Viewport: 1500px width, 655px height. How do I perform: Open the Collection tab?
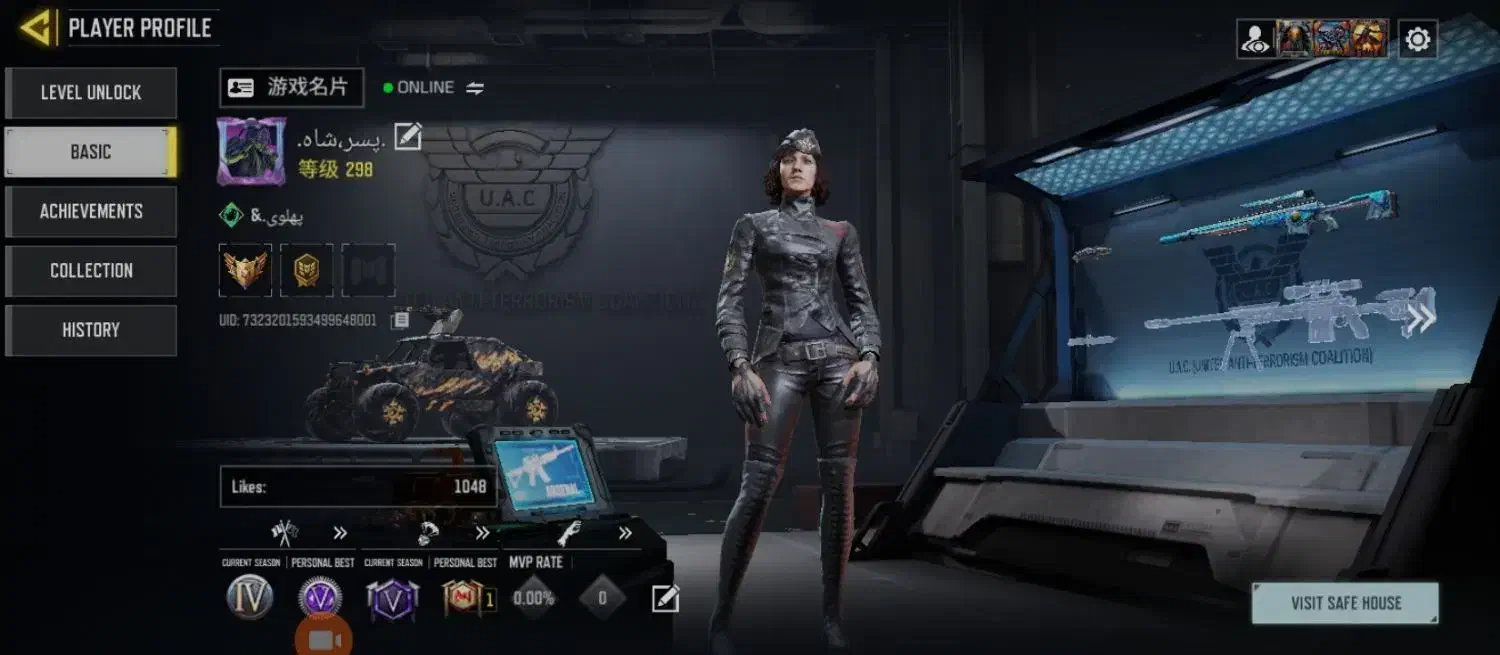tap(91, 270)
